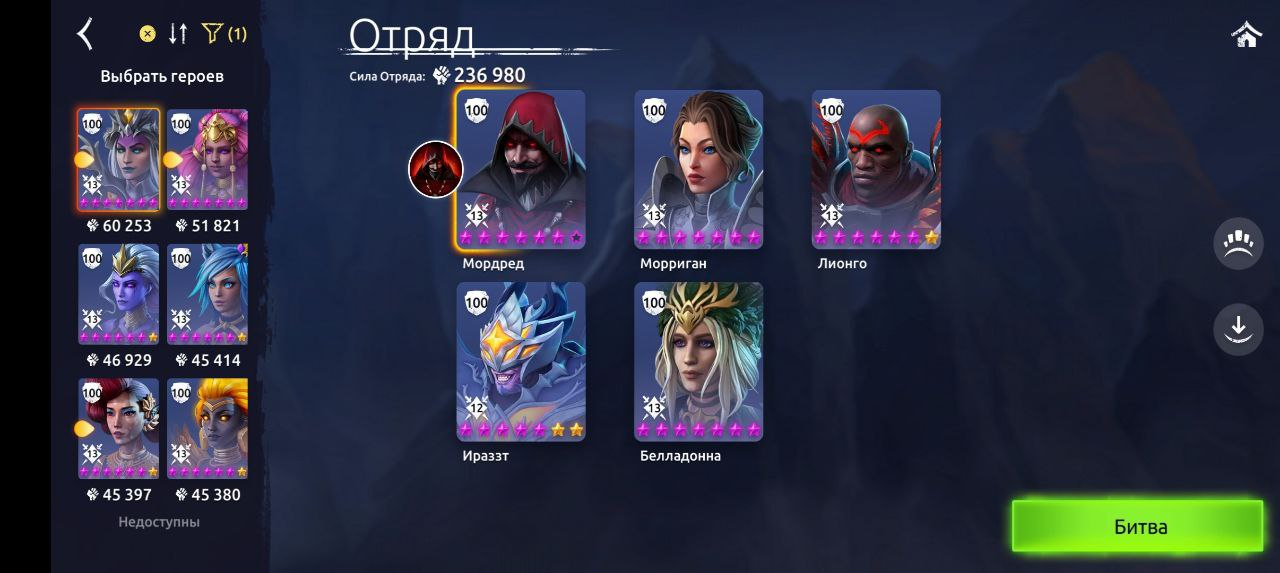Select Мордред in the squad

520,168
